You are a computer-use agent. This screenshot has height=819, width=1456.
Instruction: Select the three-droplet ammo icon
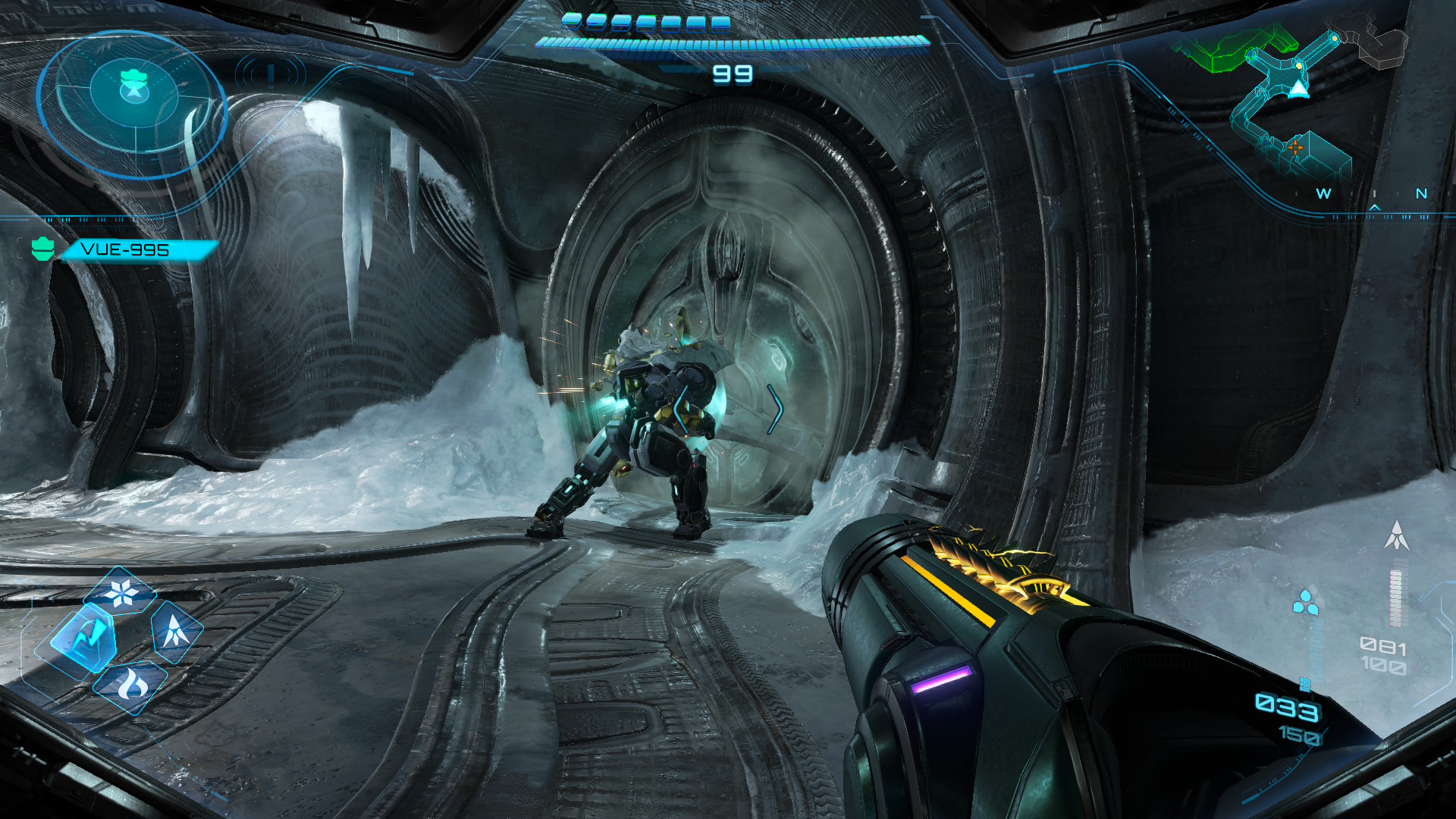[1305, 603]
